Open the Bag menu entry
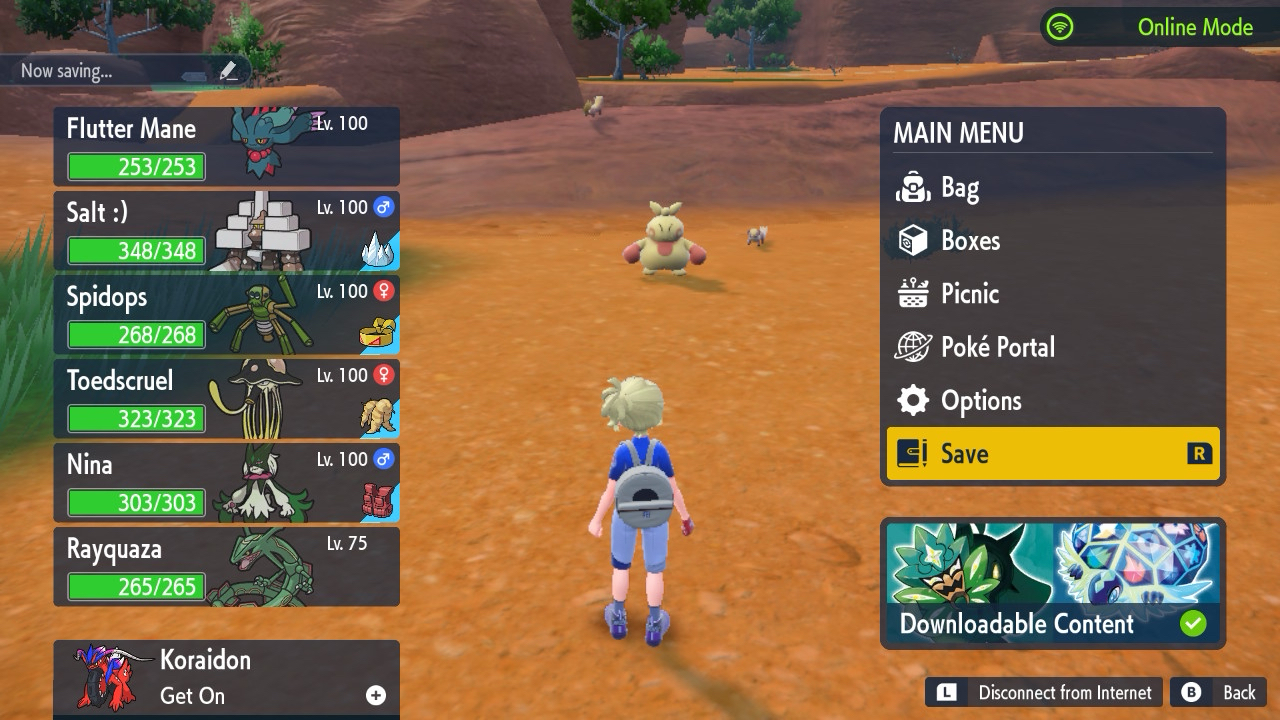This screenshot has height=720, width=1280. [x=1052, y=188]
